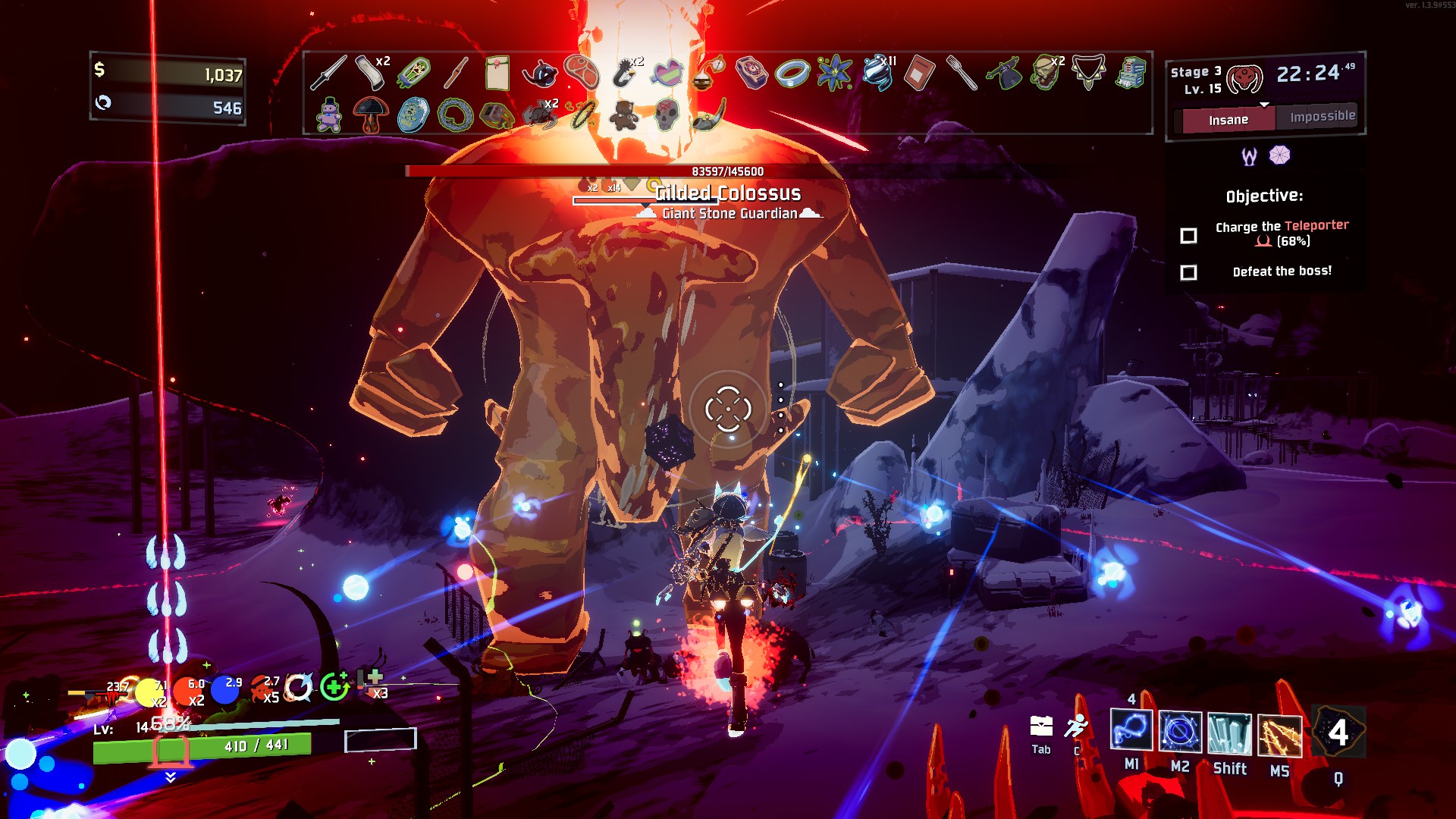
Task: Activate the M1 blue lasso primary skill
Action: (1131, 732)
